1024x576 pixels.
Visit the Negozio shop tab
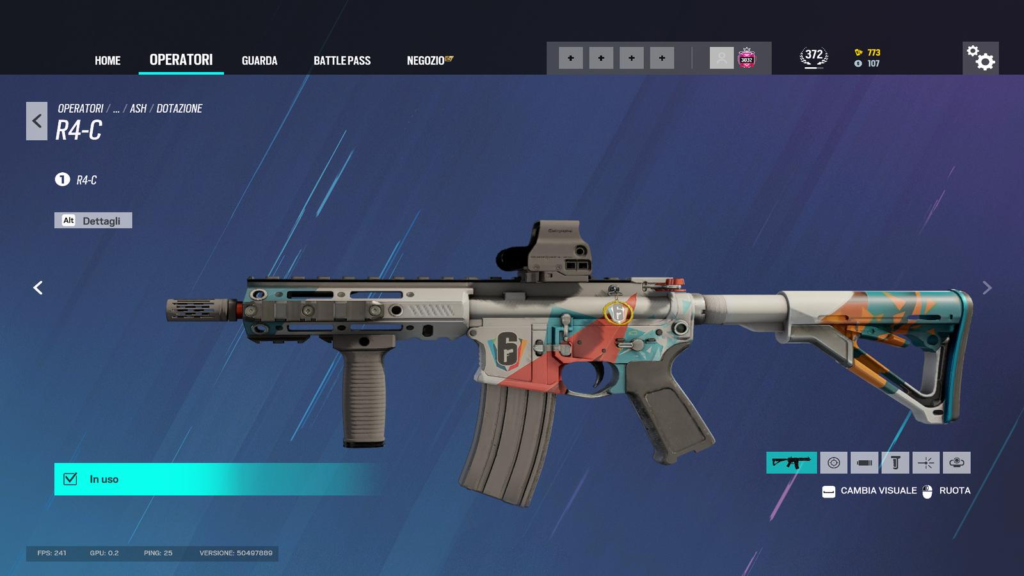point(429,61)
